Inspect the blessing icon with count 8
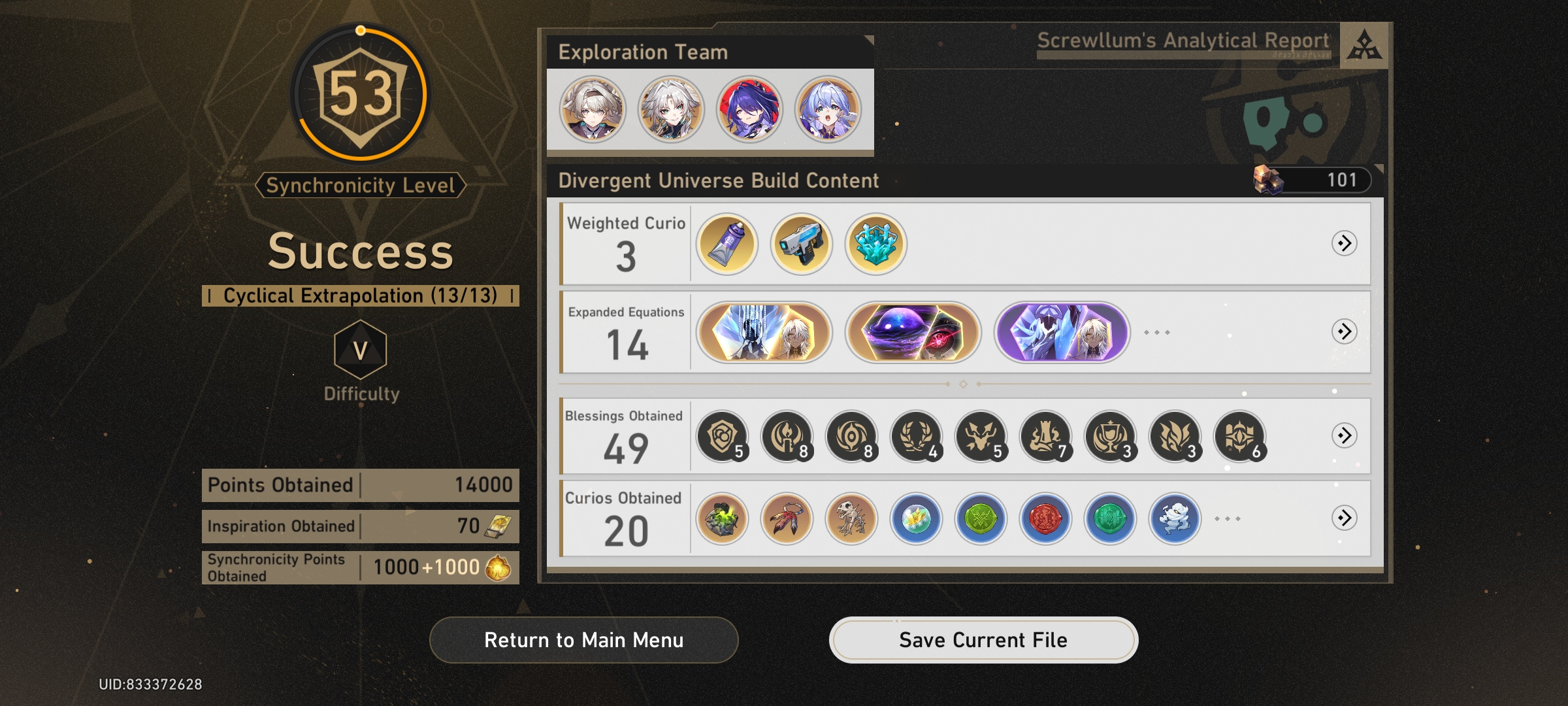This screenshot has width=1568, height=706. [786, 435]
